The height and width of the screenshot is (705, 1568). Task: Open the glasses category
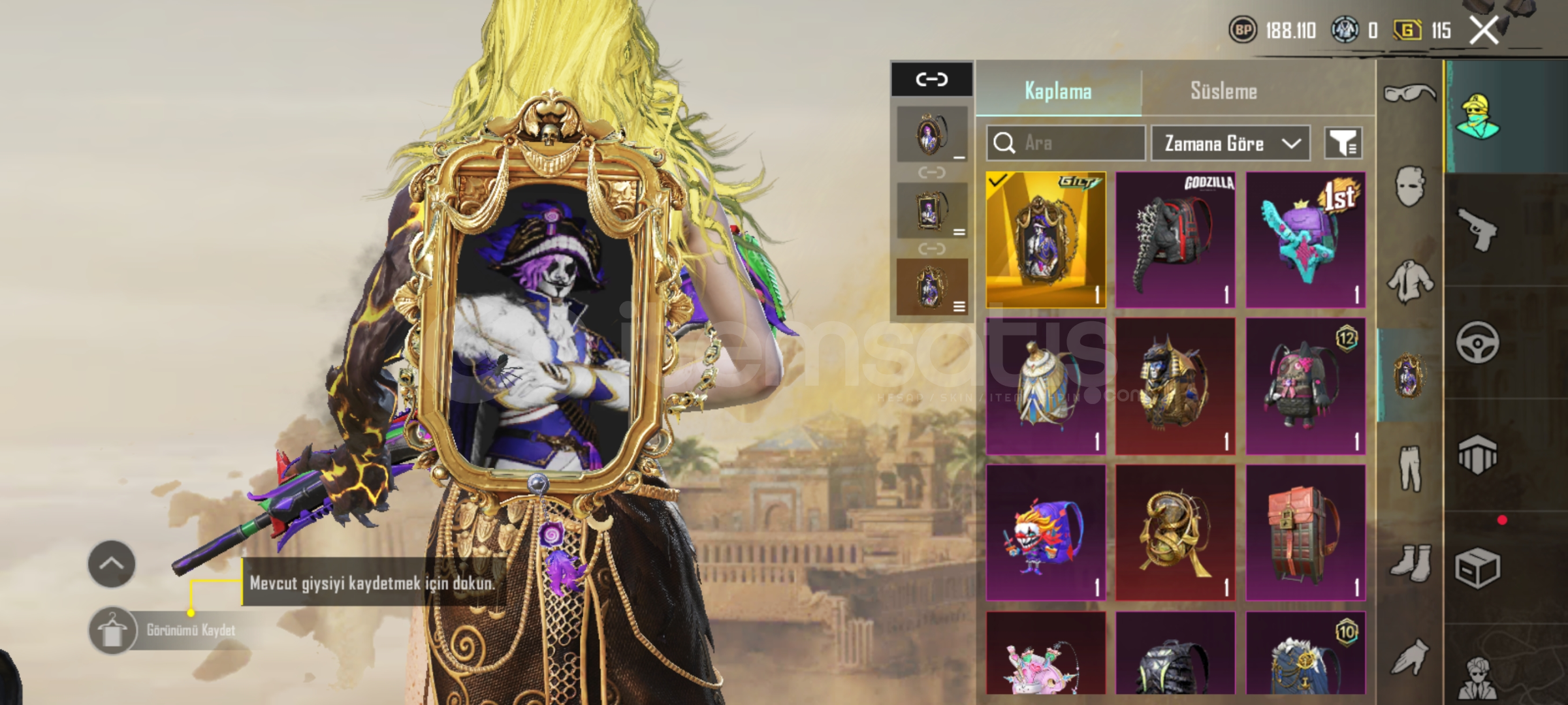coord(1409,93)
